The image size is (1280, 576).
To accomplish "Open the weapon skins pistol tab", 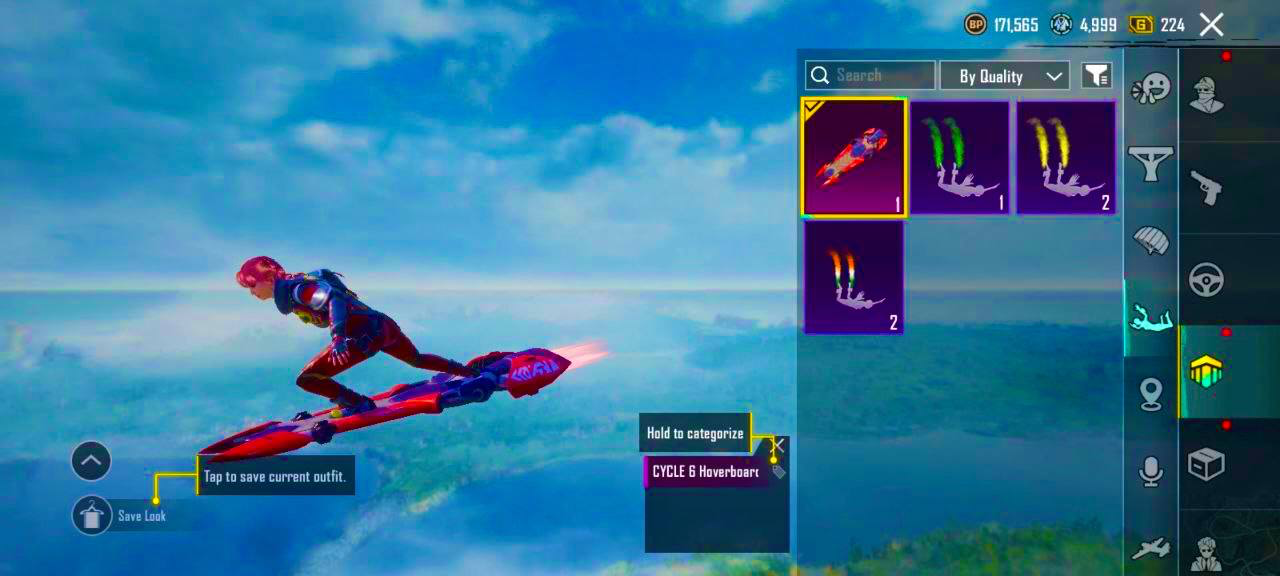I will tap(1207, 187).
